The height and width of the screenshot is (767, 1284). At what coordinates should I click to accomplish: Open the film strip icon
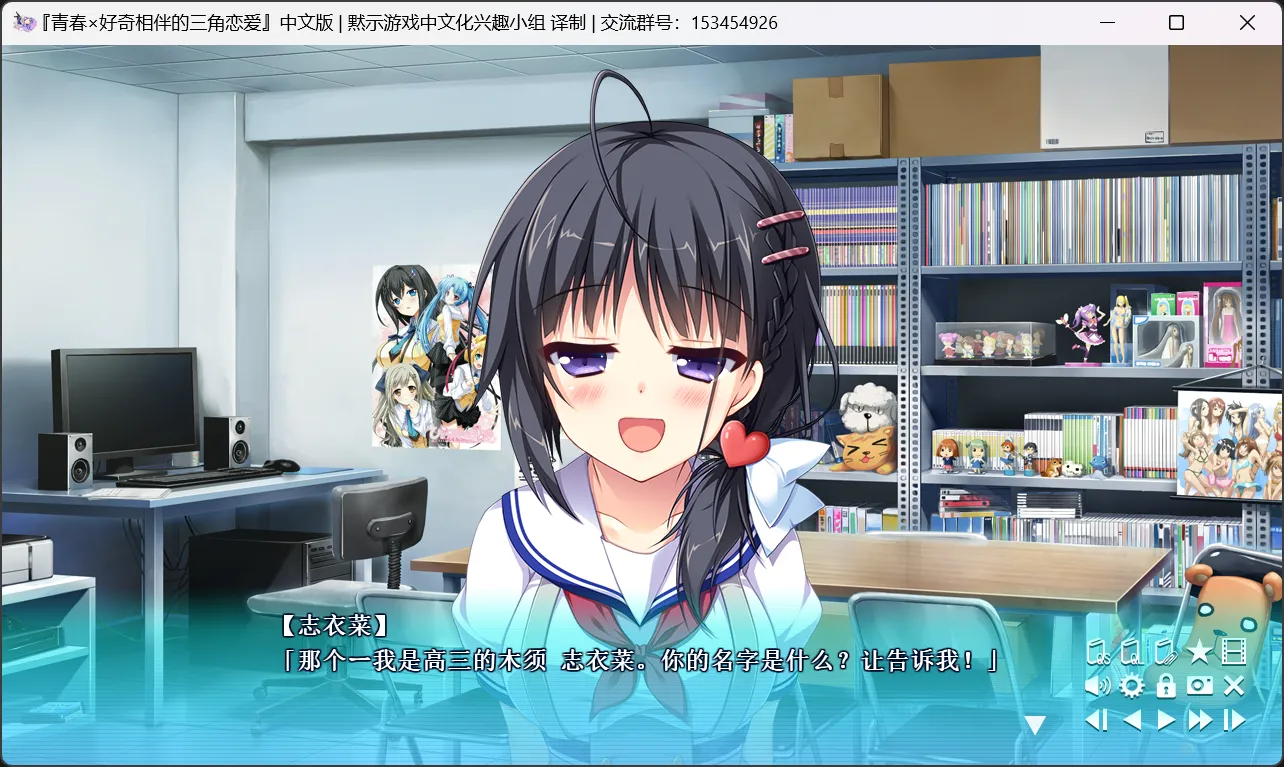point(1234,653)
